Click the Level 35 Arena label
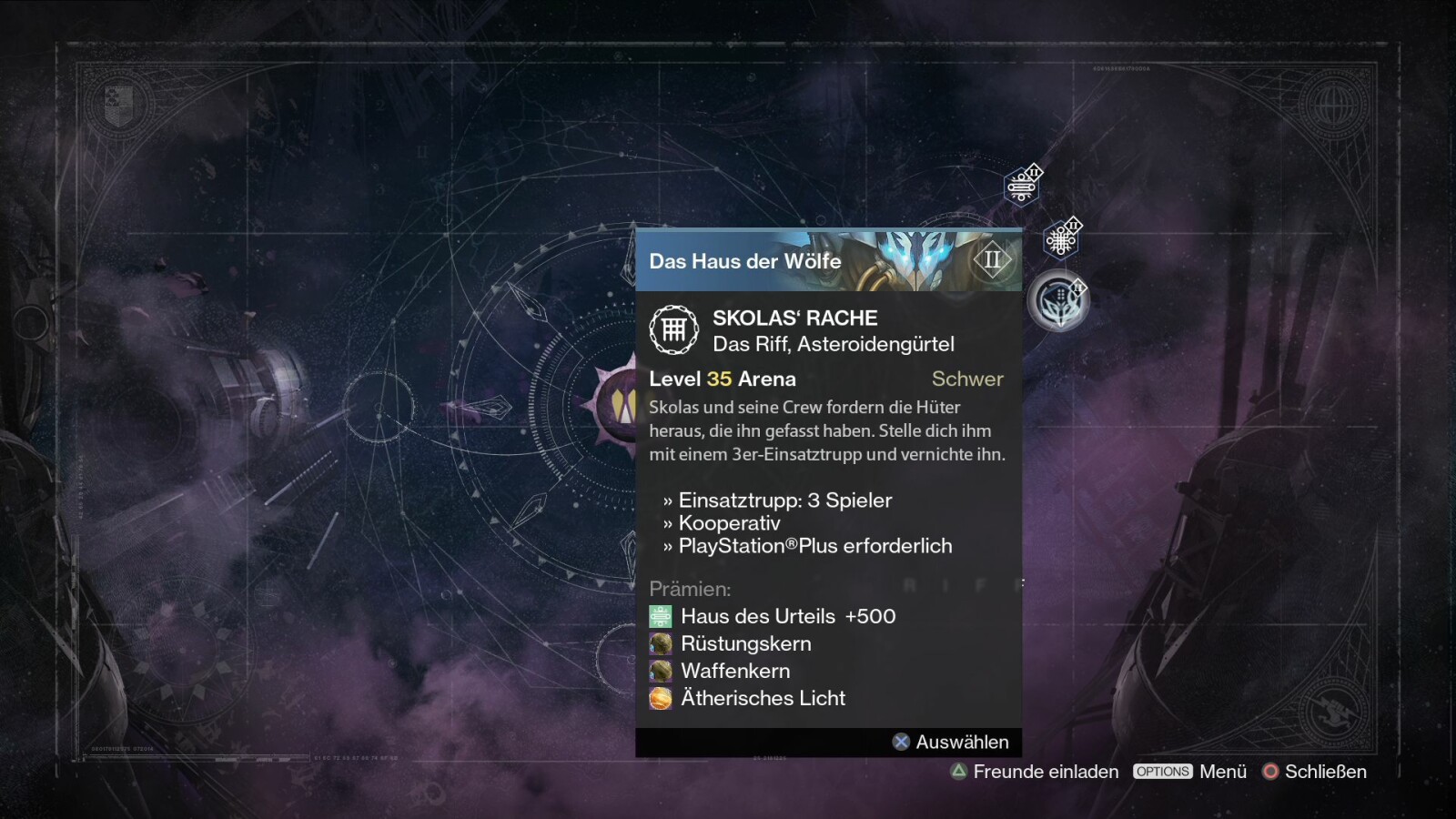 (722, 379)
